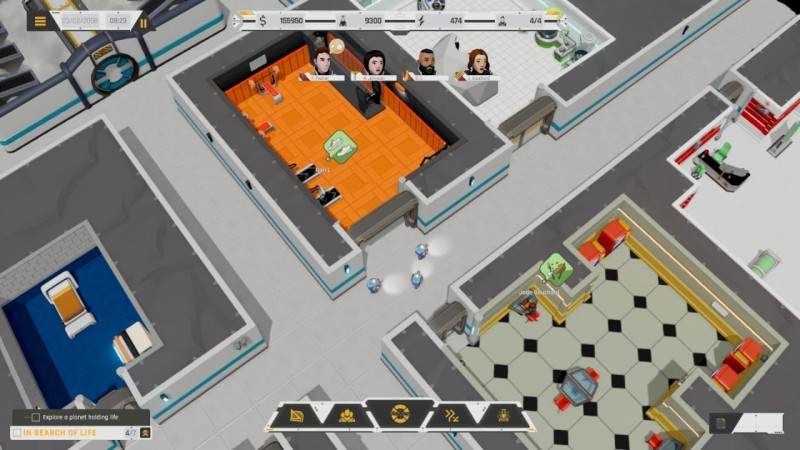Open the crew management toolbar button
Viewport: 800px width, 450px height.
346,415
